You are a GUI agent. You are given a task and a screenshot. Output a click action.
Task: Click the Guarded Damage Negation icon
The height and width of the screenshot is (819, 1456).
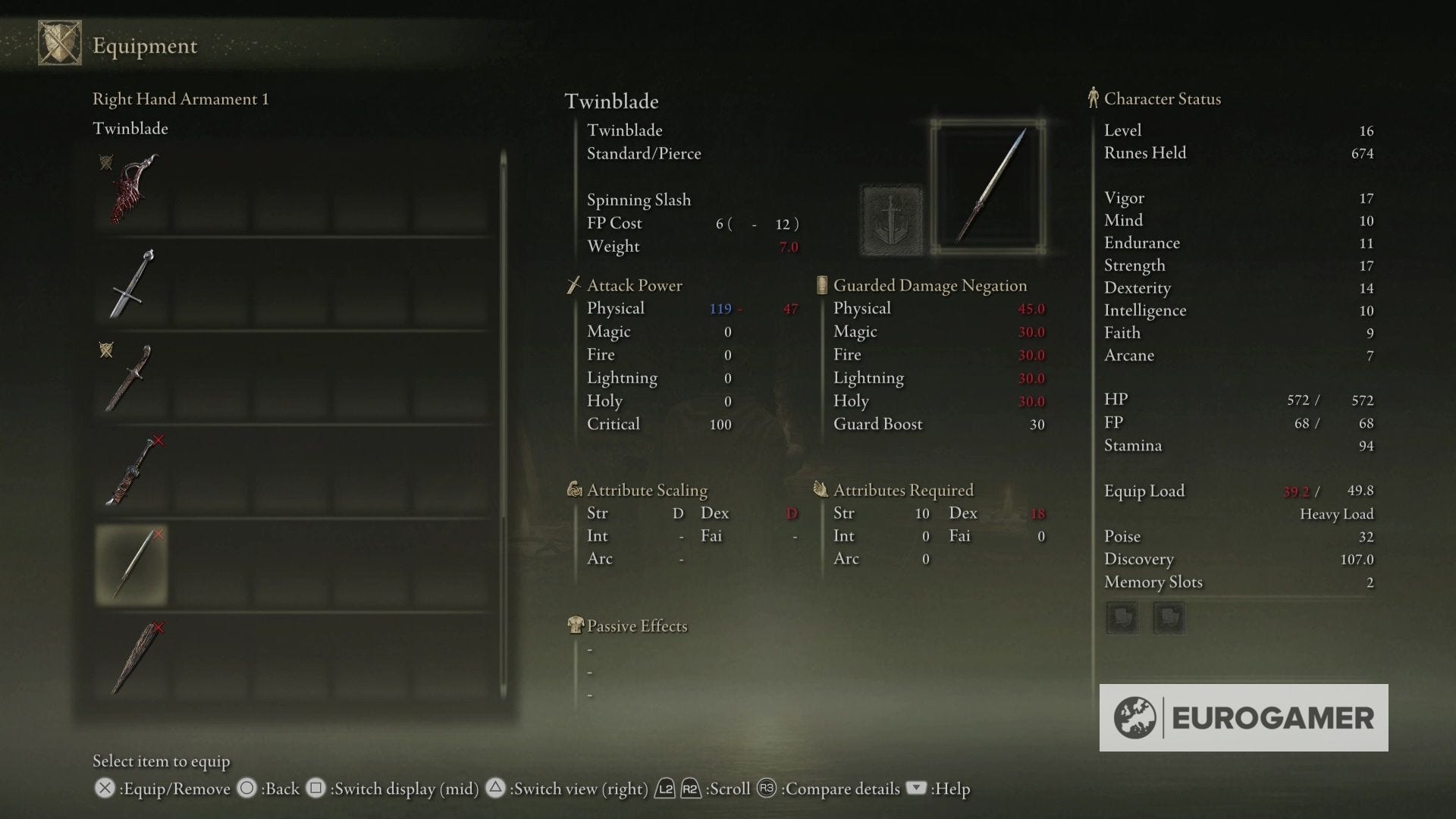pyautogui.click(x=822, y=285)
